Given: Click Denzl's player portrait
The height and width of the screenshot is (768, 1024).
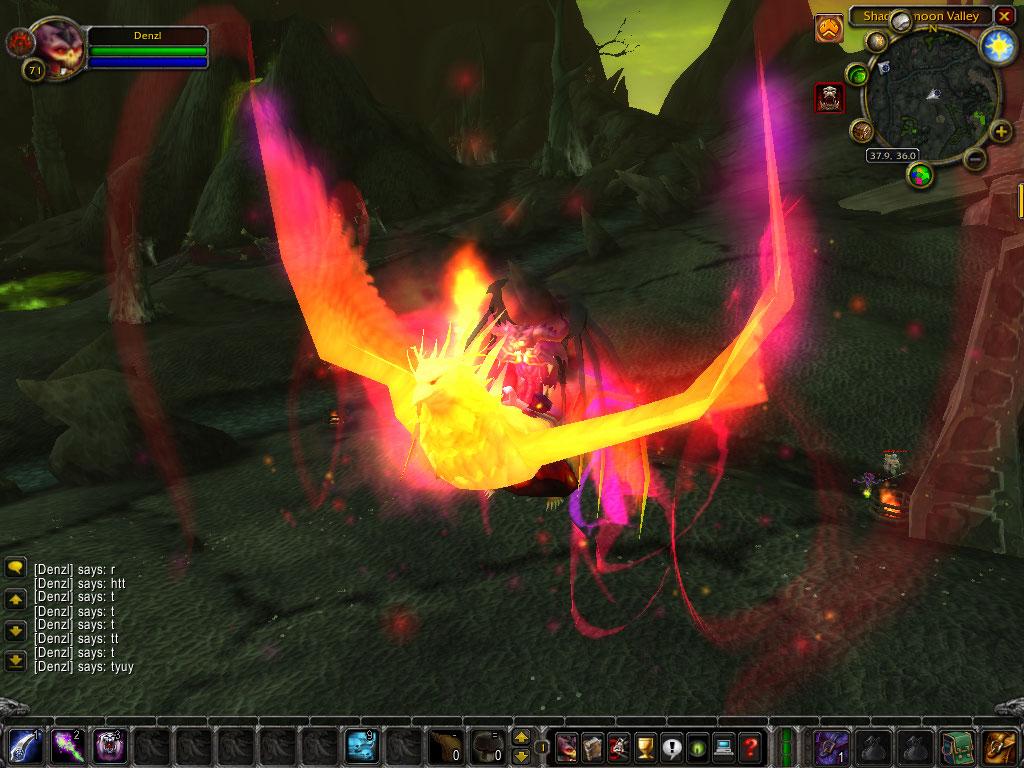Looking at the screenshot, I should pos(57,47).
